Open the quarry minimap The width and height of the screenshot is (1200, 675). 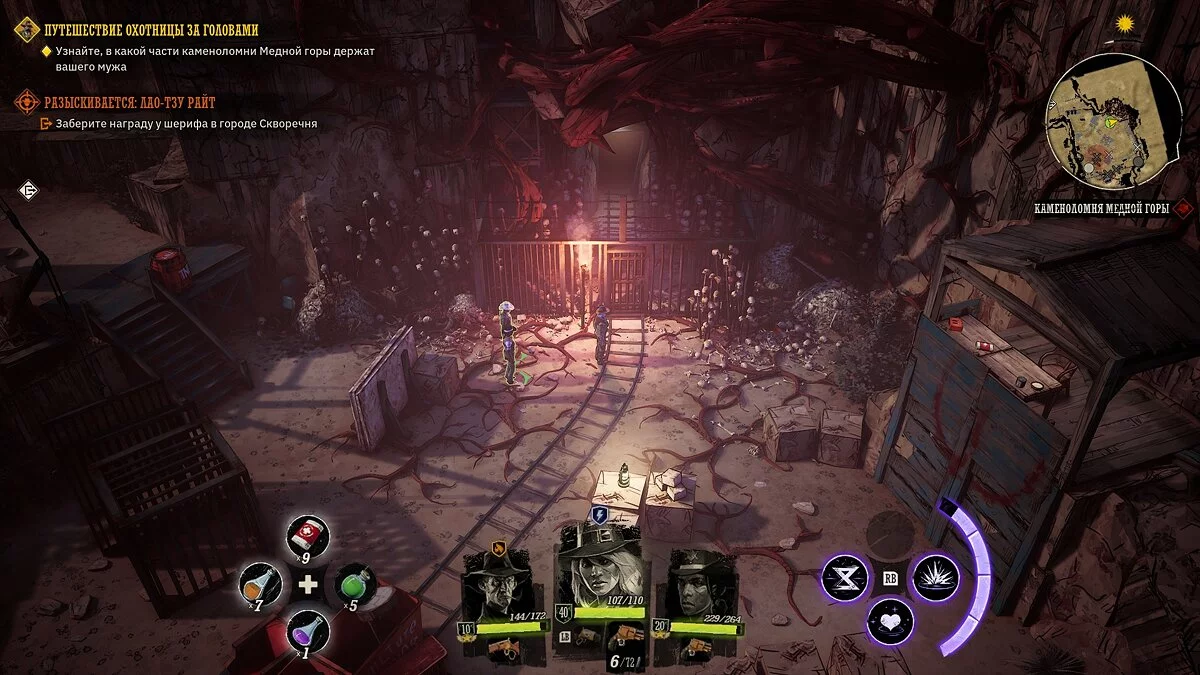point(1112,121)
